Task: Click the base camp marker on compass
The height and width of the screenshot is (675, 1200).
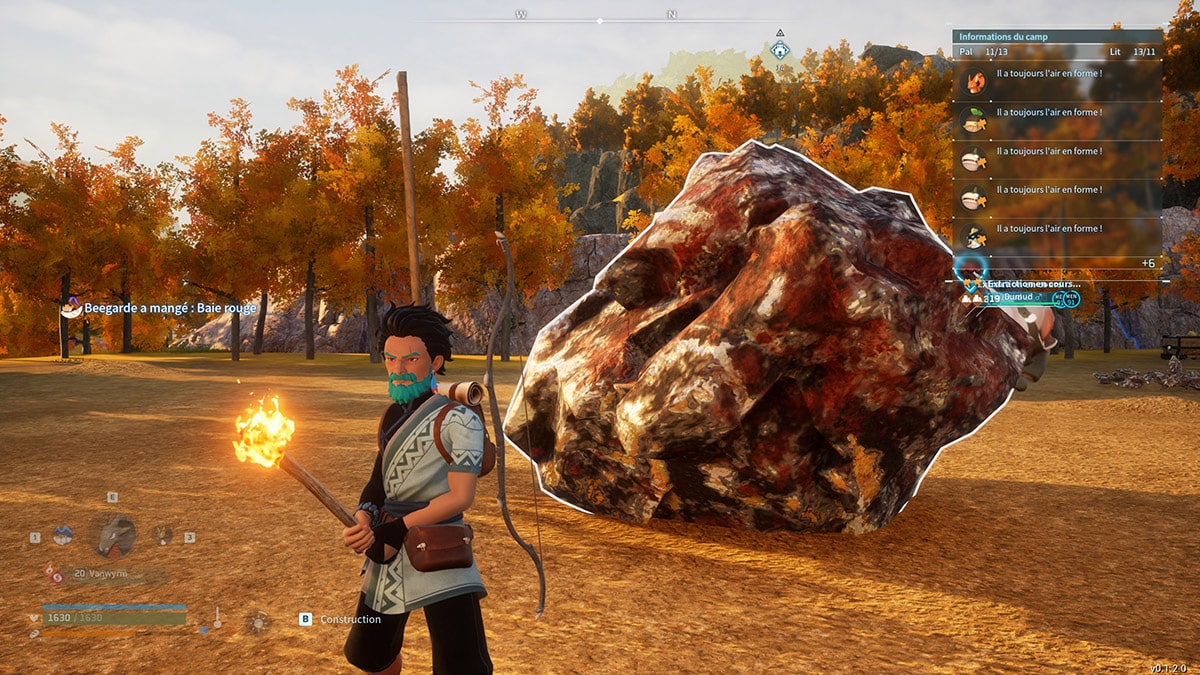Action: point(780,50)
